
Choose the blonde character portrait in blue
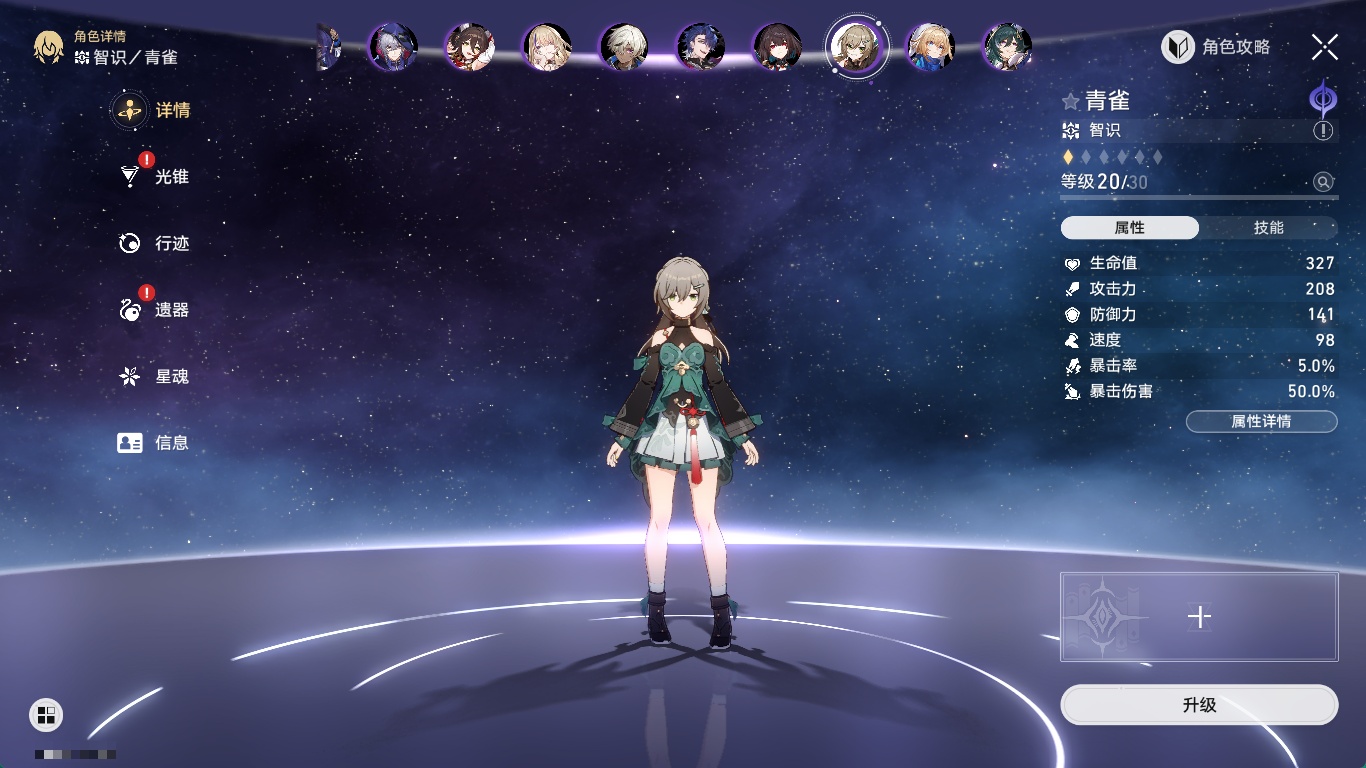pyautogui.click(x=930, y=47)
